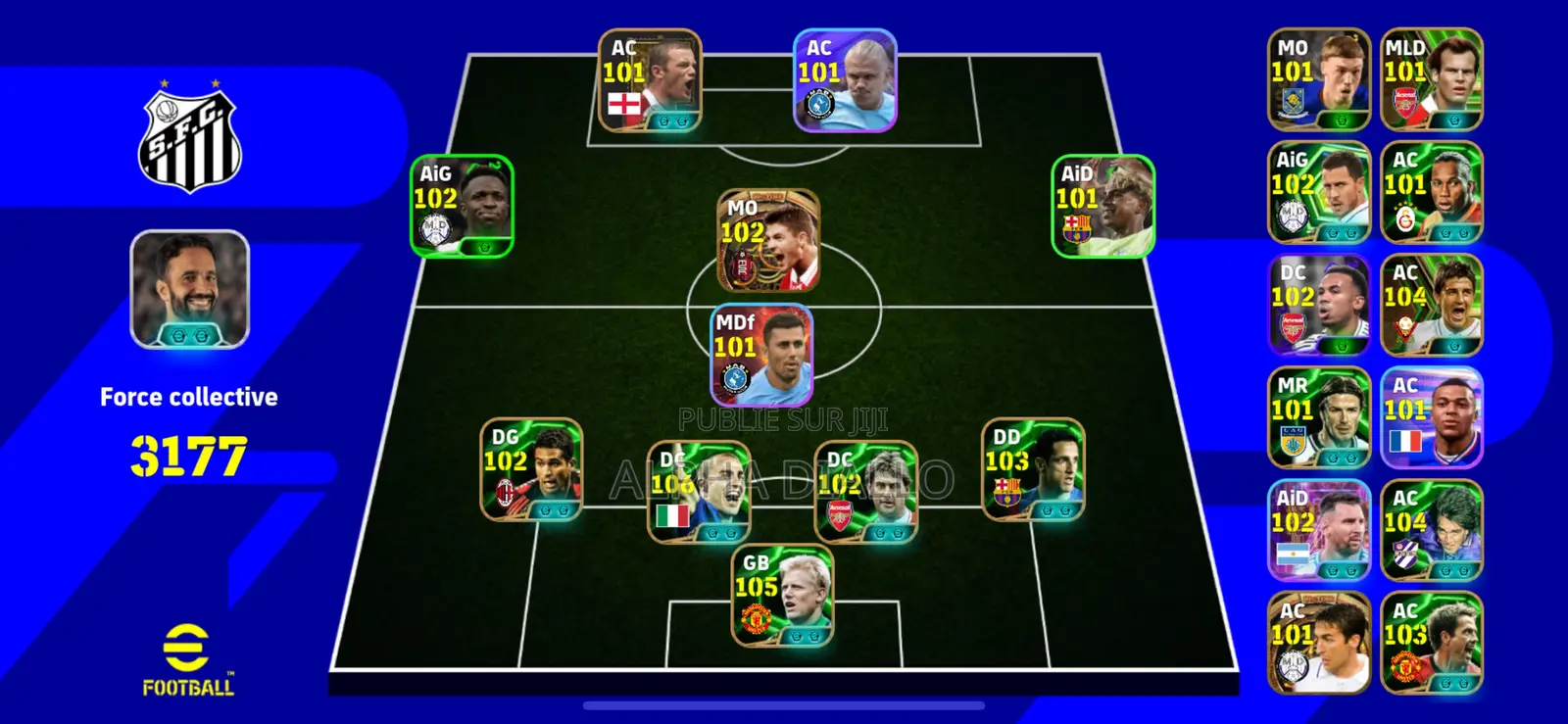Open the manager portrait card
This screenshot has height=724, width=1568.
coord(189,289)
